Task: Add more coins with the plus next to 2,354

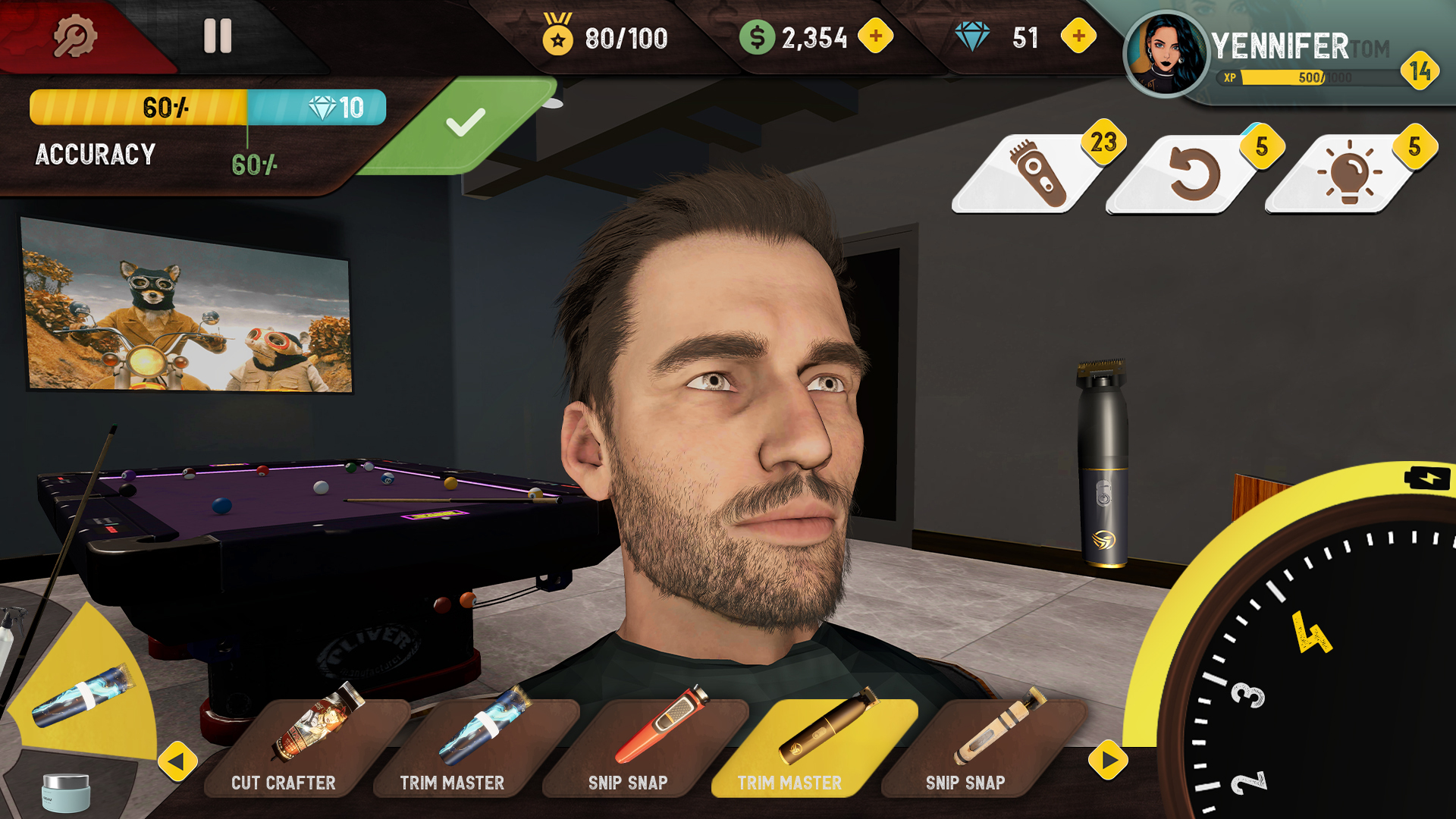Action: [x=877, y=35]
